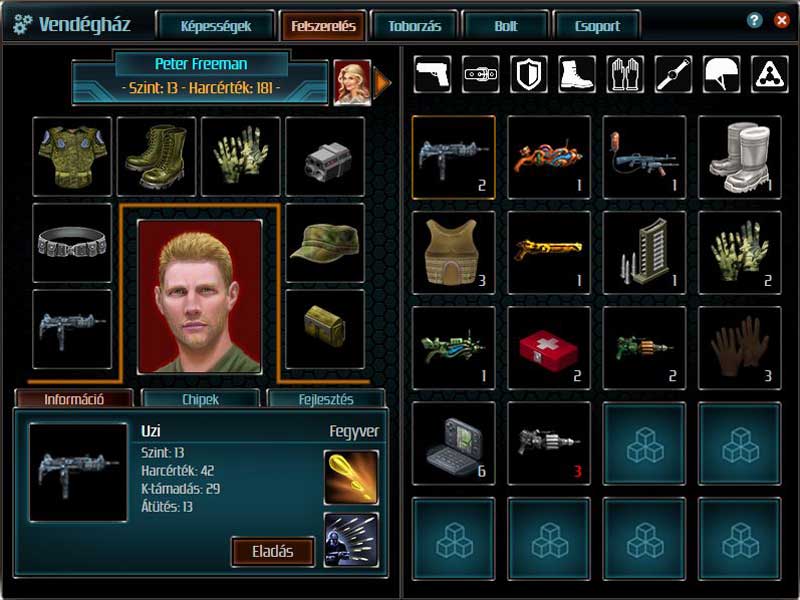Filter inventory by helmet category
Screen dimensions: 800x600
722,74
